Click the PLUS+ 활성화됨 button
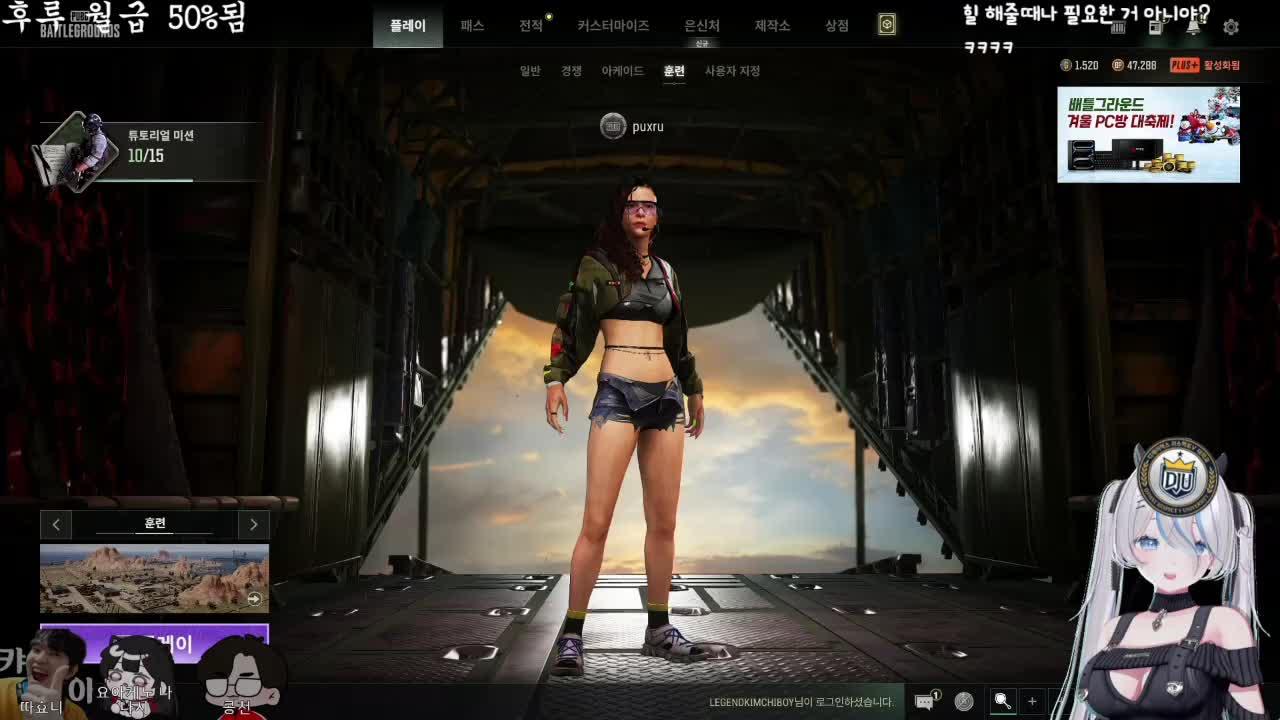Screen dimensions: 1280x720 tap(1206, 64)
